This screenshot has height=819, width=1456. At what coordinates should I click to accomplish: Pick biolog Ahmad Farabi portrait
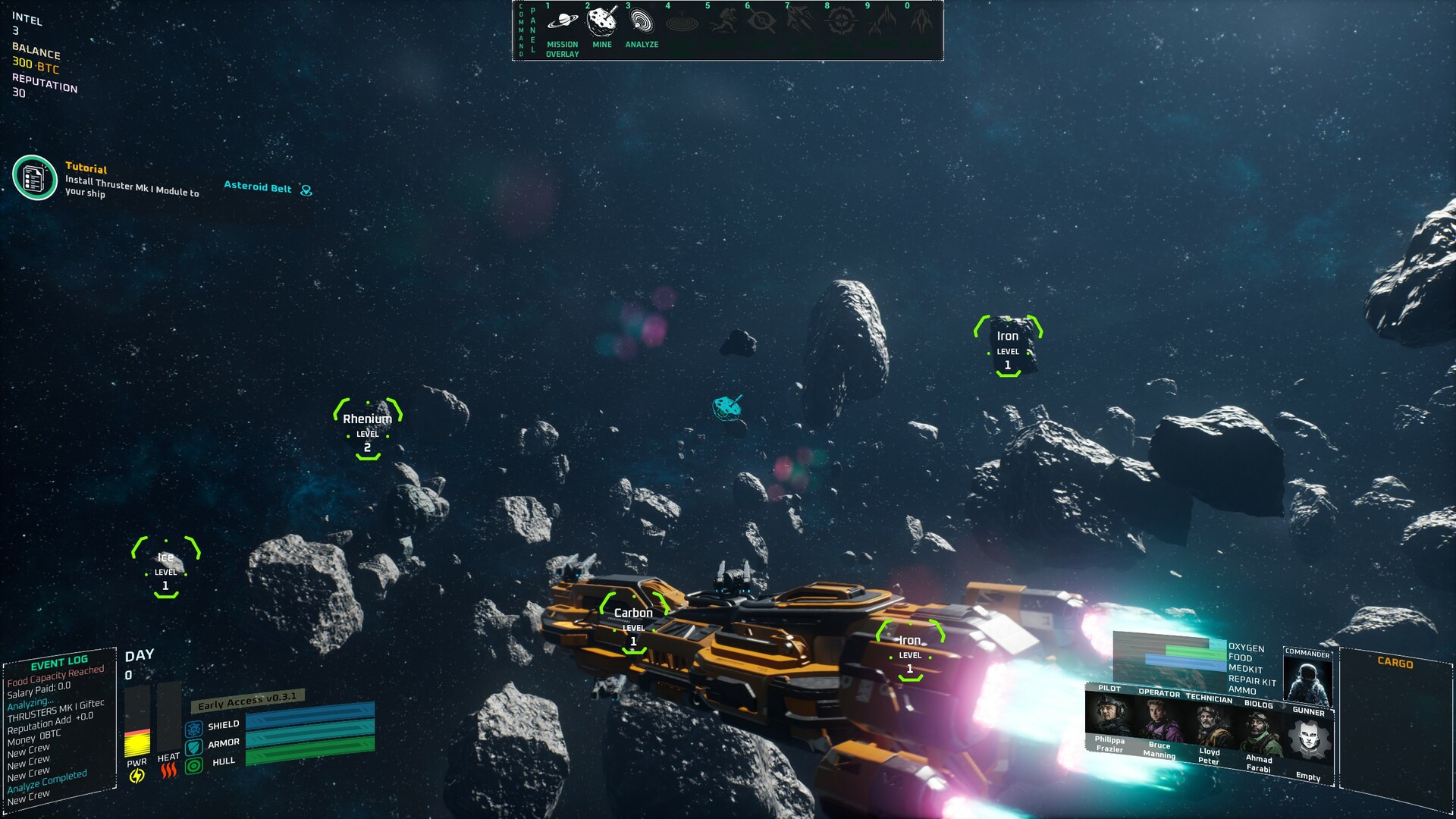pos(1260,732)
